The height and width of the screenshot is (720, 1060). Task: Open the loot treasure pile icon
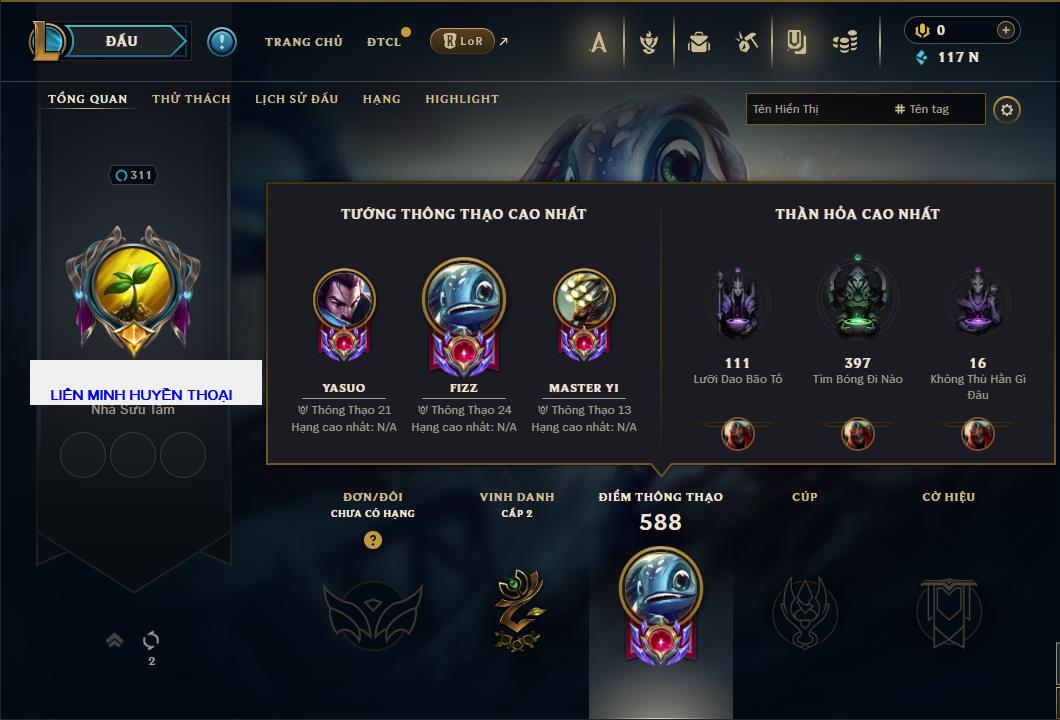pyautogui.click(x=845, y=42)
